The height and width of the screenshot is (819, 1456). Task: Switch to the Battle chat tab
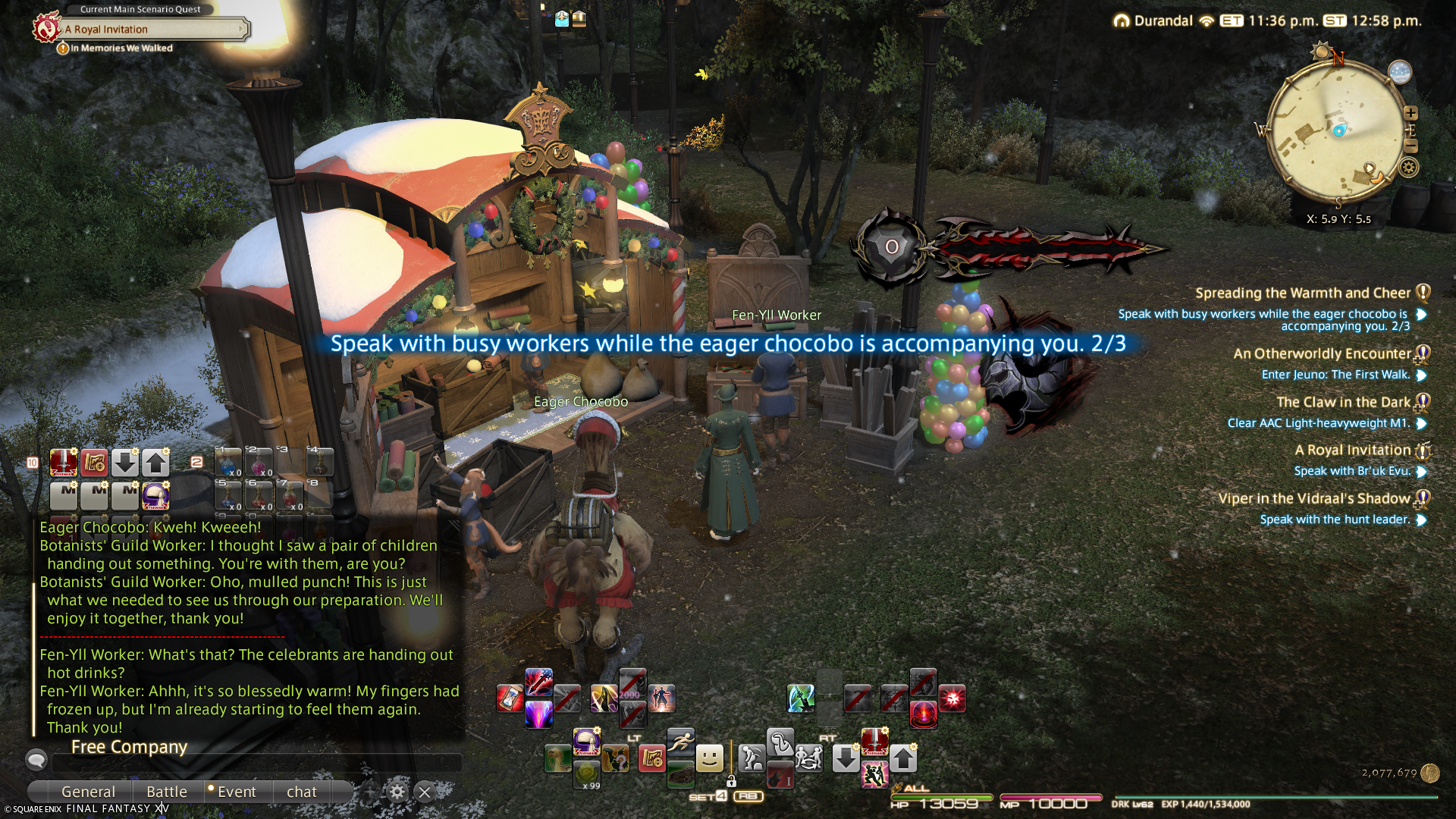(x=167, y=792)
